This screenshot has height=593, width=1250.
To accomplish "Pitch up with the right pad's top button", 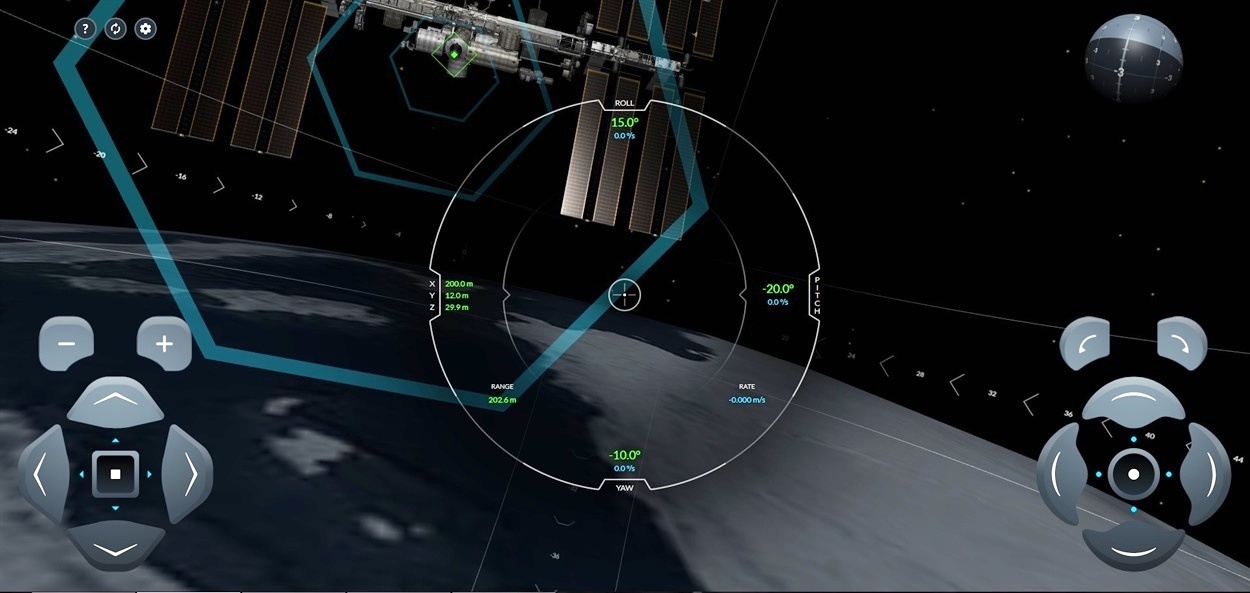I will pos(1133,401).
